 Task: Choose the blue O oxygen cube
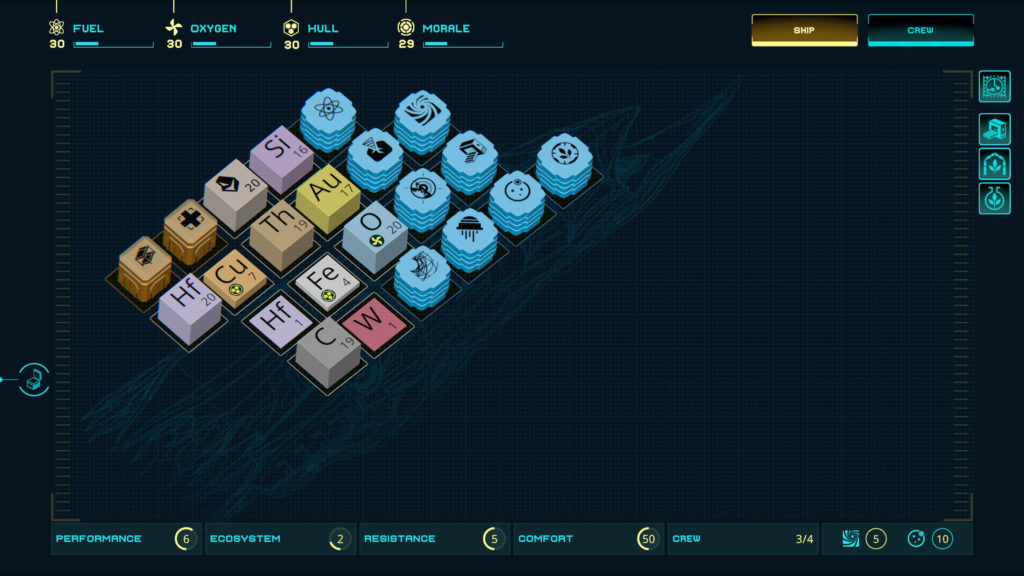tap(374, 232)
